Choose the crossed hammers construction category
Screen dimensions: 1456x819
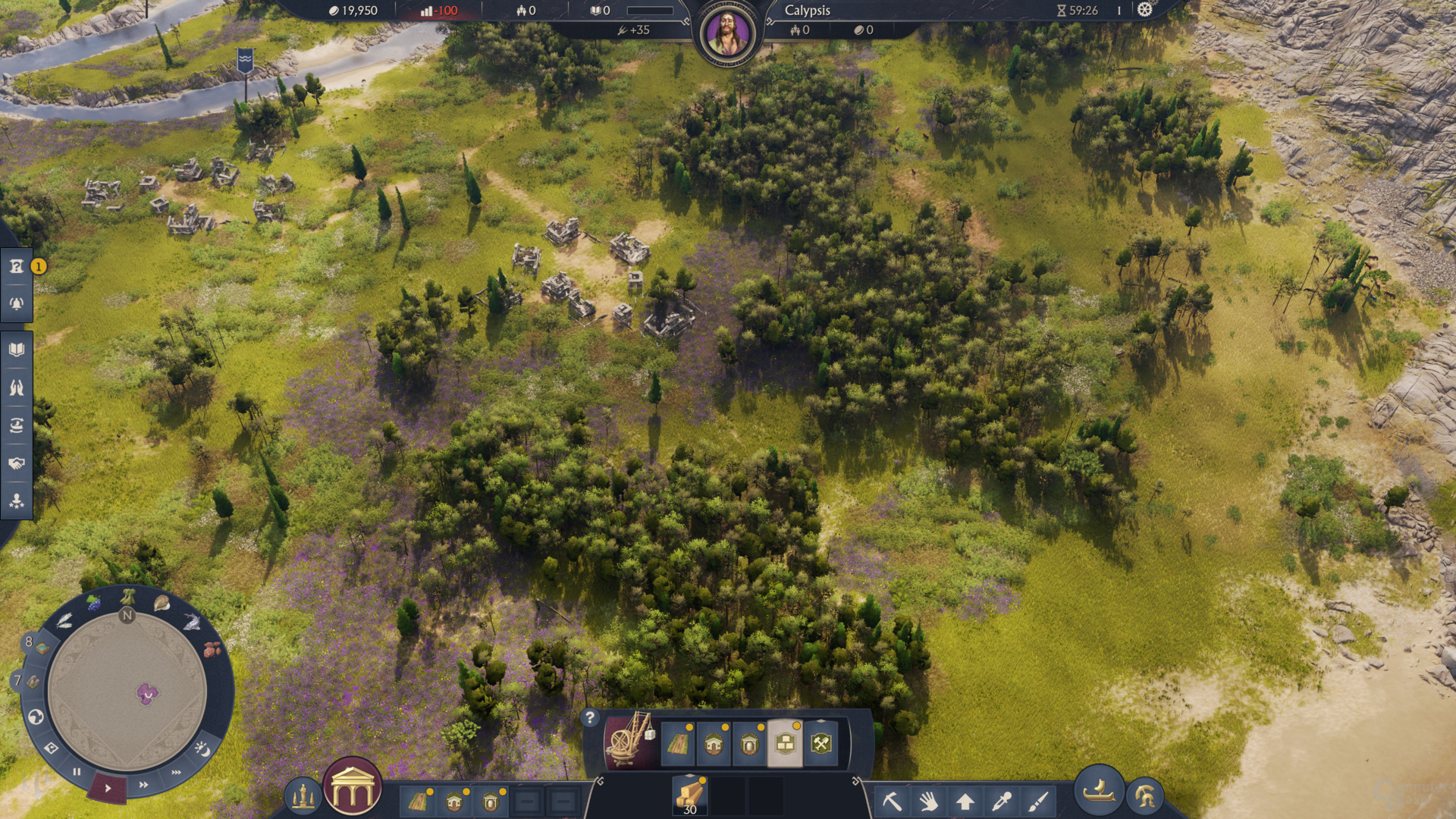[821, 743]
